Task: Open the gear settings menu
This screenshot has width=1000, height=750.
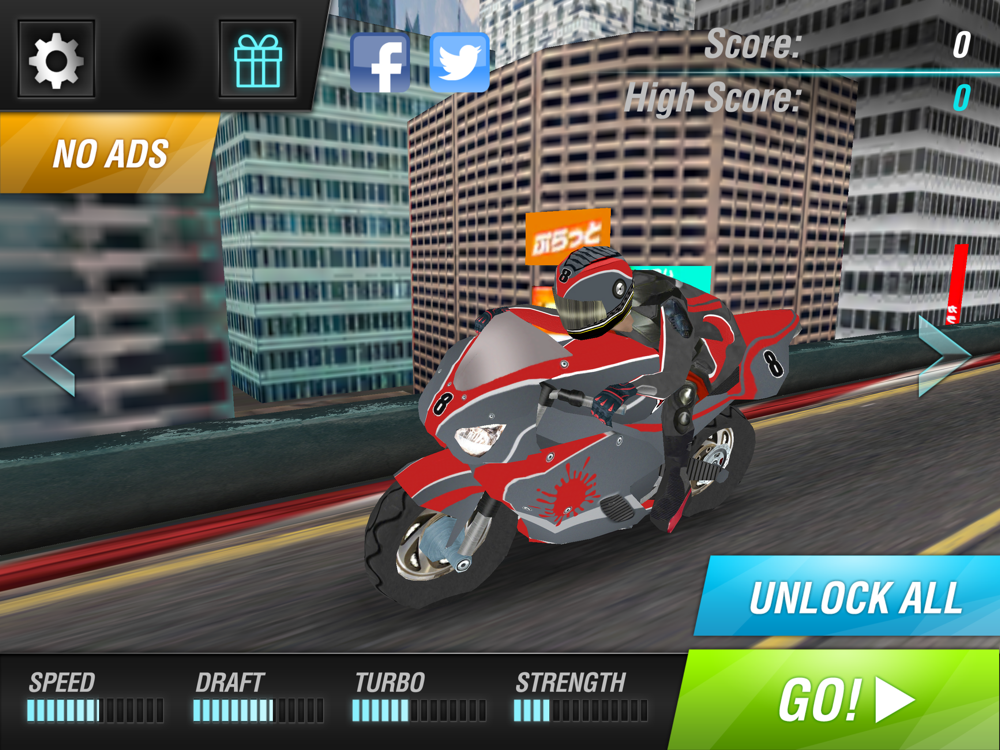Action: pos(56,60)
